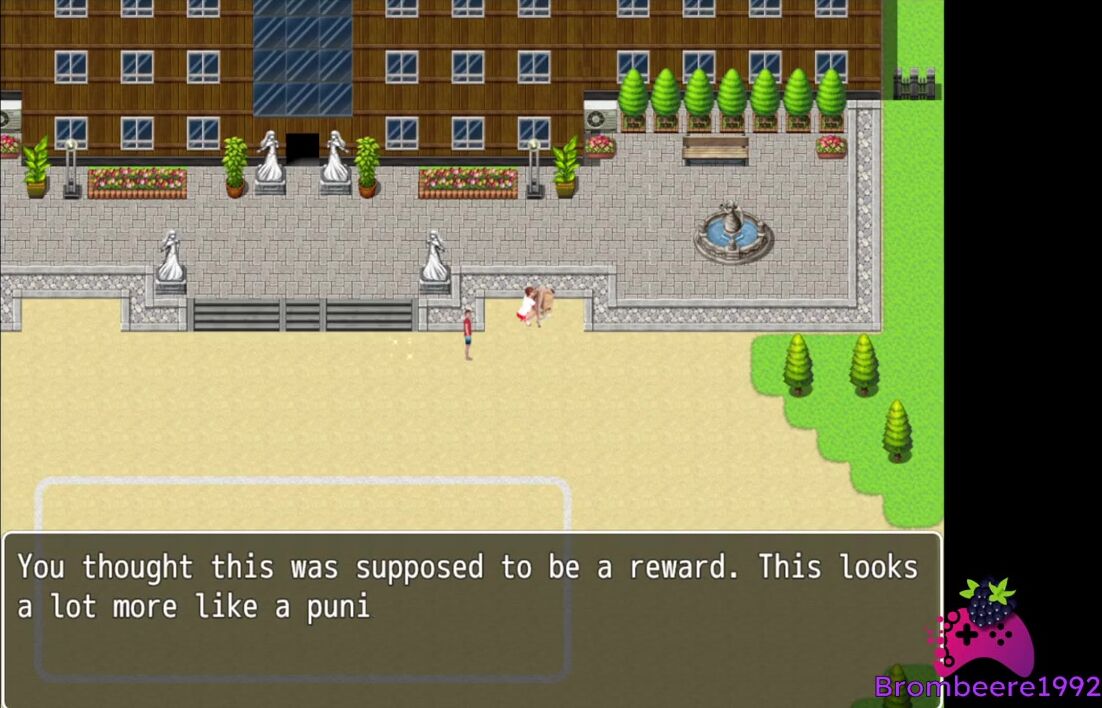
Task: Advance the dialogue message box text
Action: [x=471, y=619]
